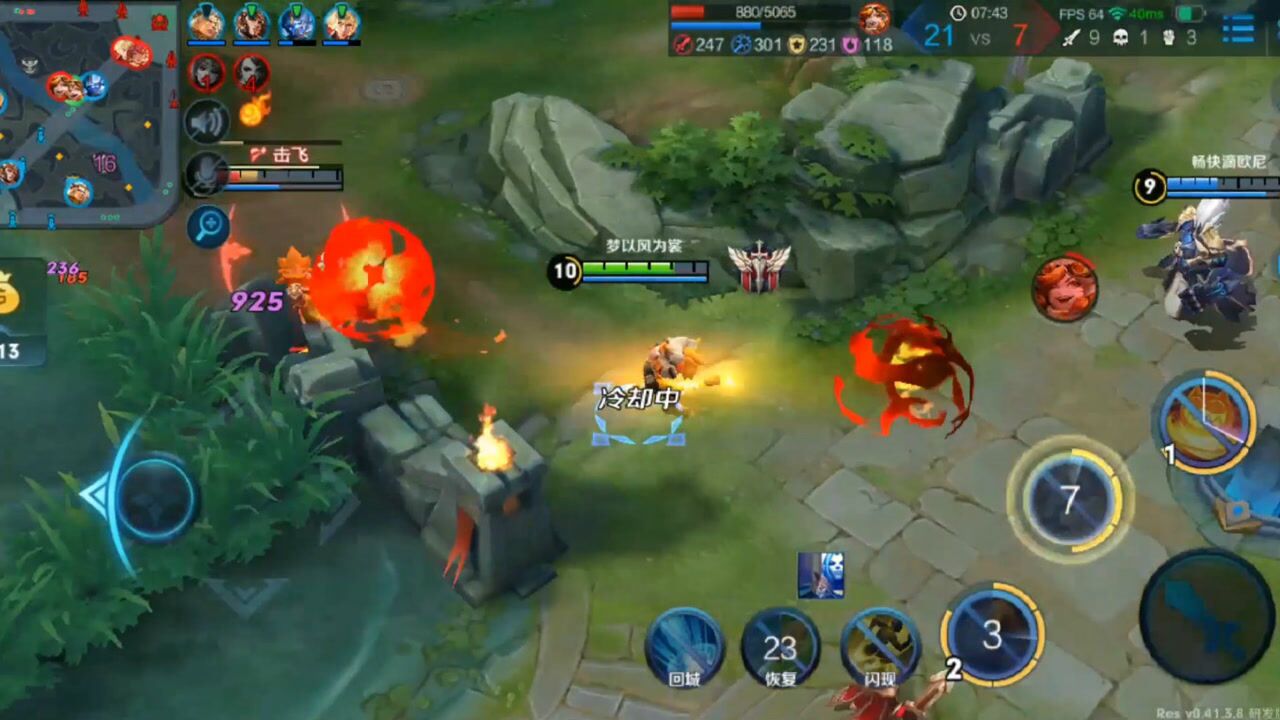Tap the virtual movement joystick
Image resolution: width=1280 pixels, height=720 pixels.
156,496
